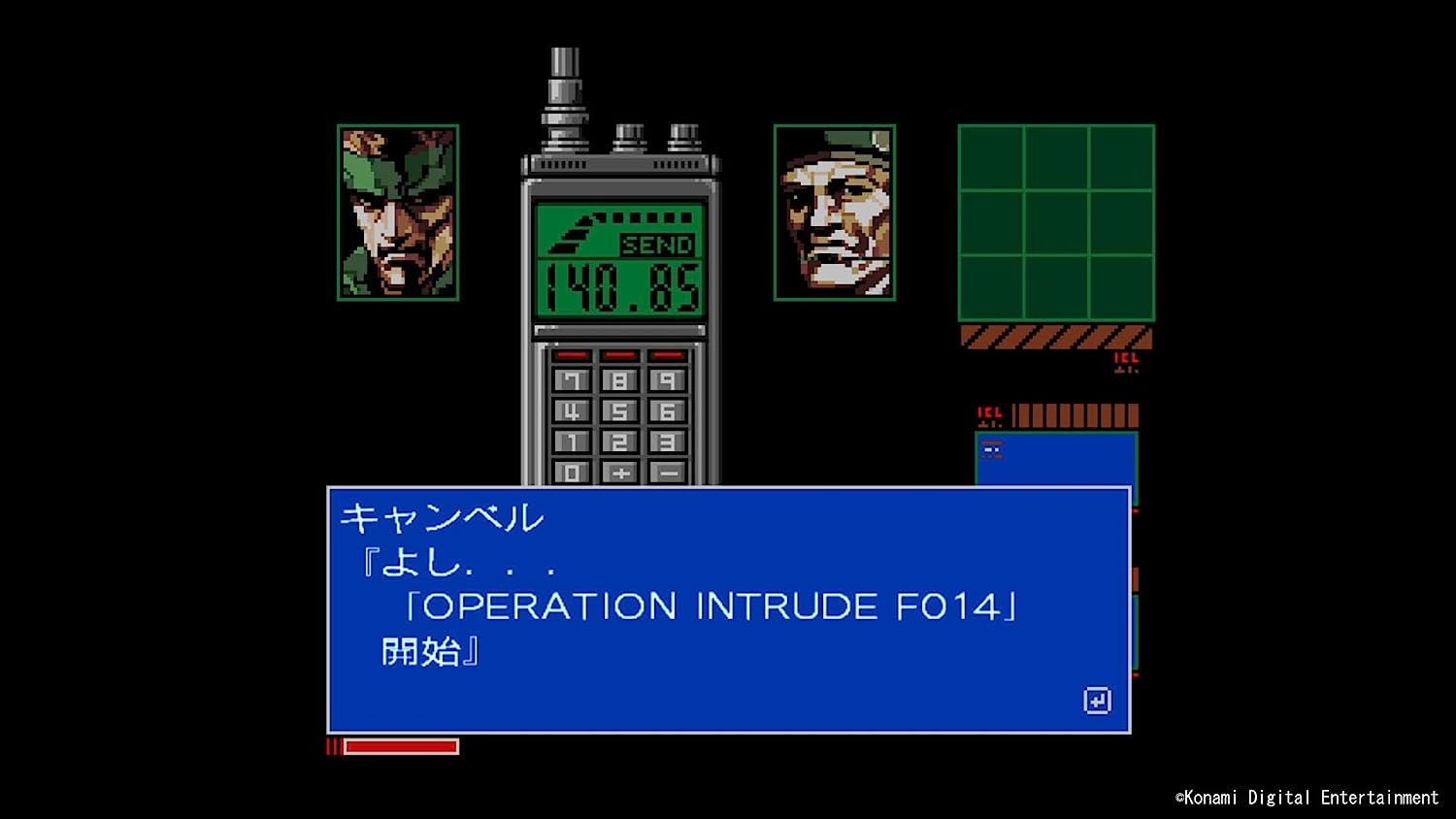Click the SEND indicator on the radio display

click(x=658, y=245)
